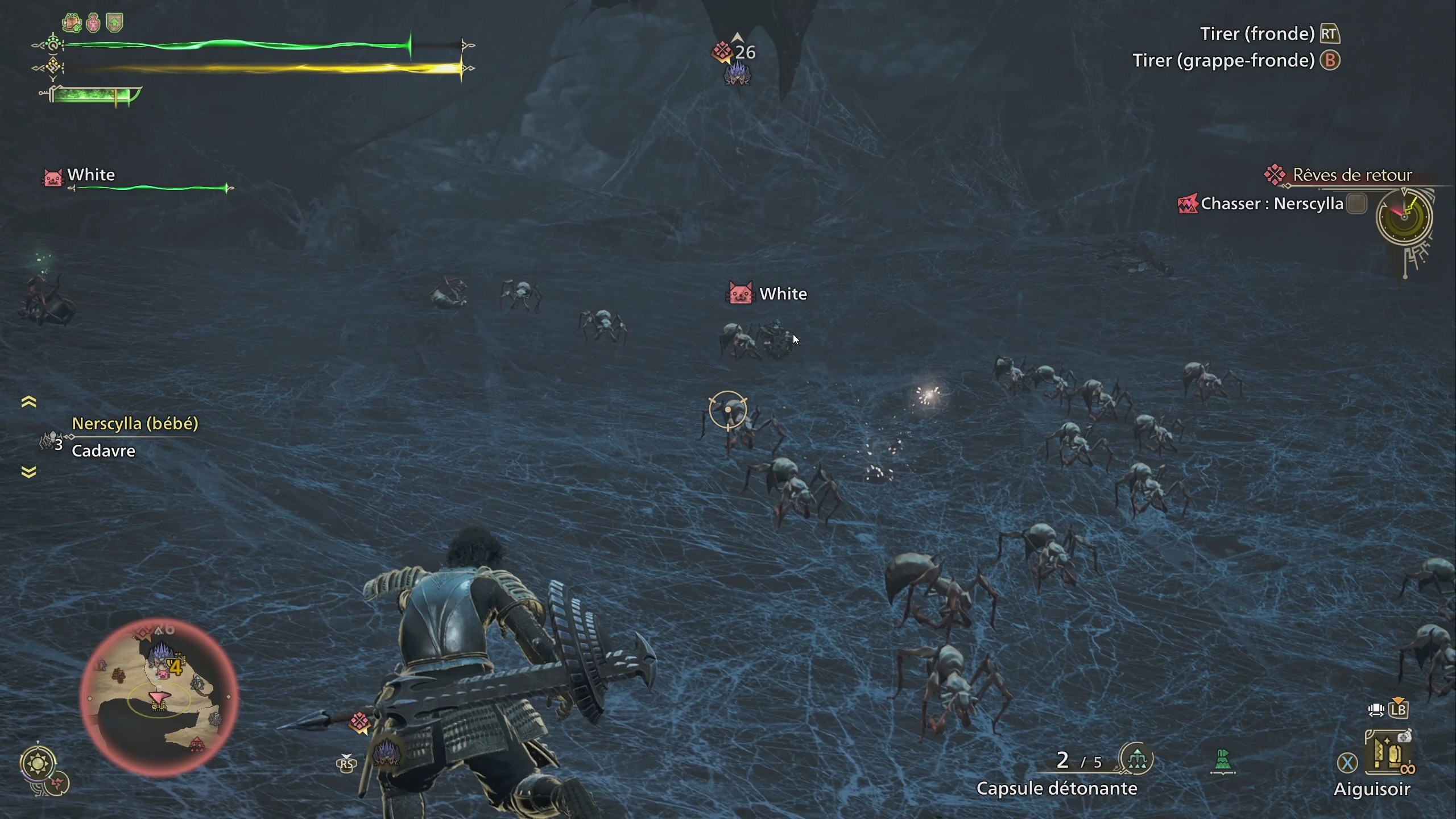Click the day-night cycle indicator near minimap

[x=38, y=763]
